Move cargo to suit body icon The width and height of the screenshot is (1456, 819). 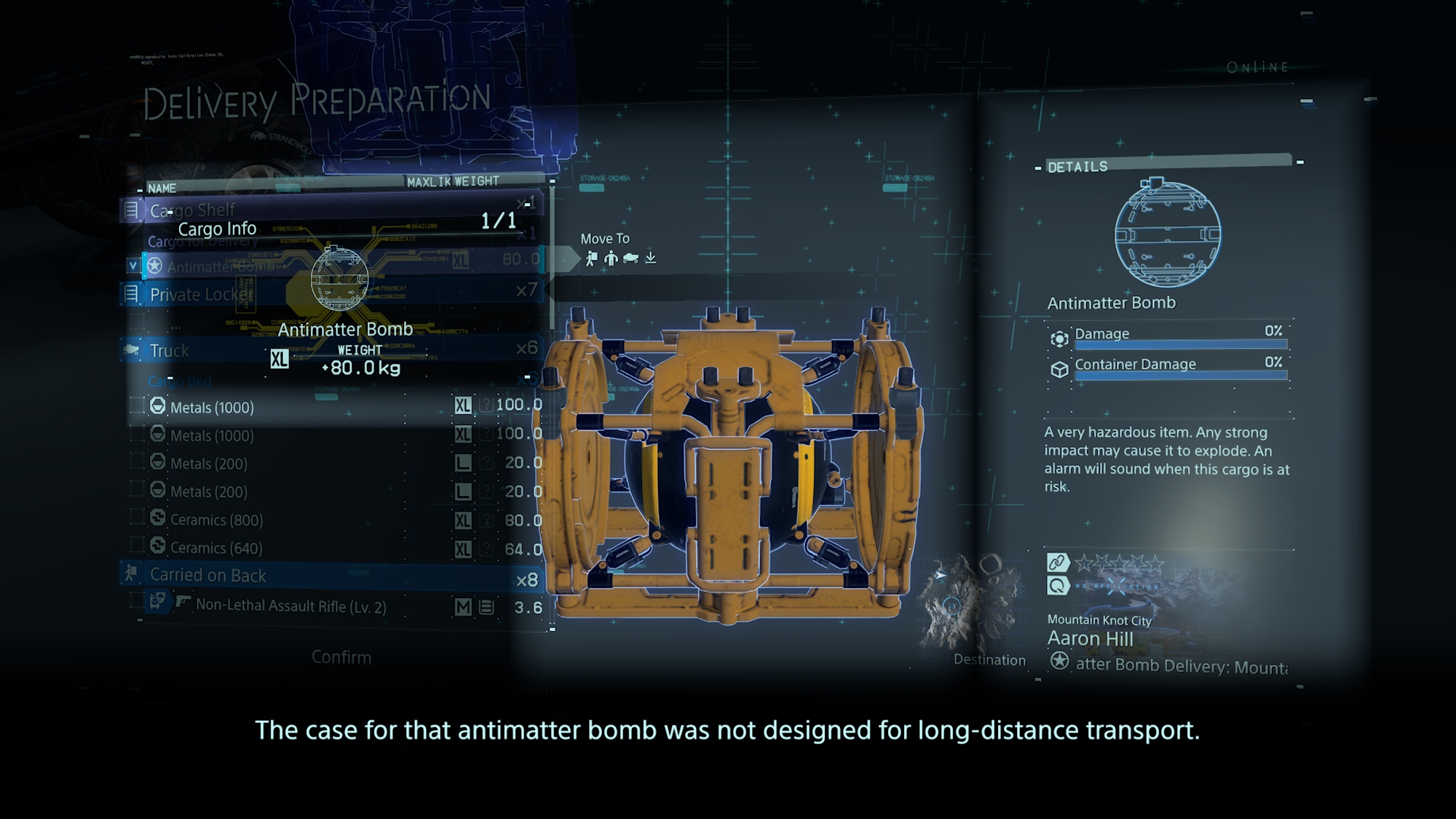(x=611, y=258)
